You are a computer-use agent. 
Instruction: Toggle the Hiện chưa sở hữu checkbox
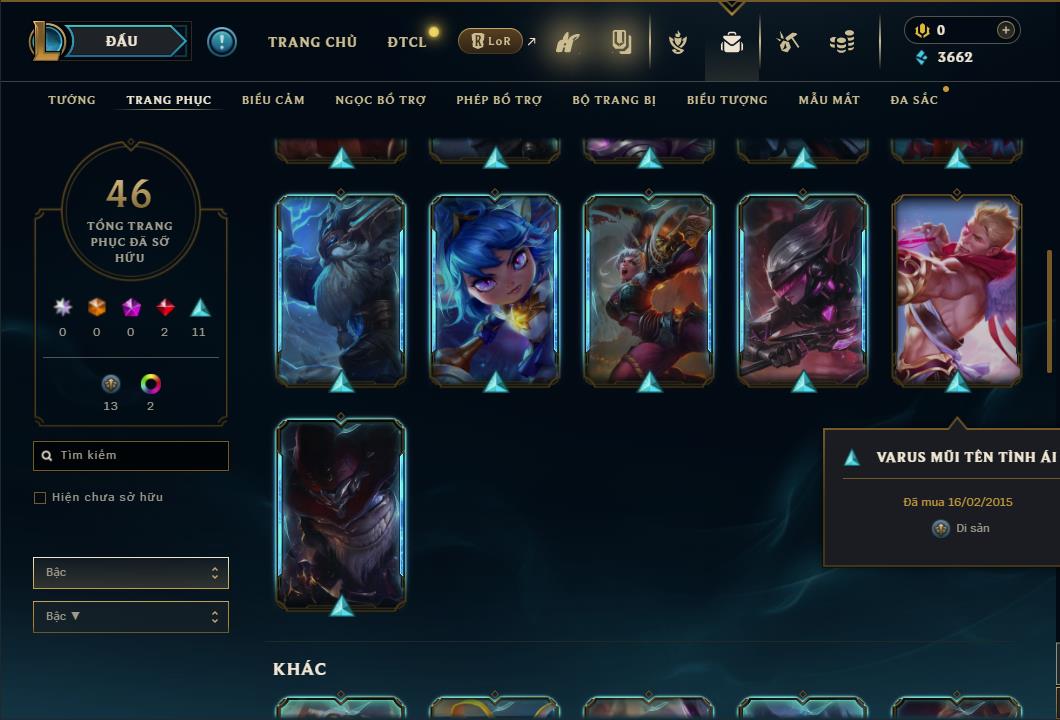point(40,498)
